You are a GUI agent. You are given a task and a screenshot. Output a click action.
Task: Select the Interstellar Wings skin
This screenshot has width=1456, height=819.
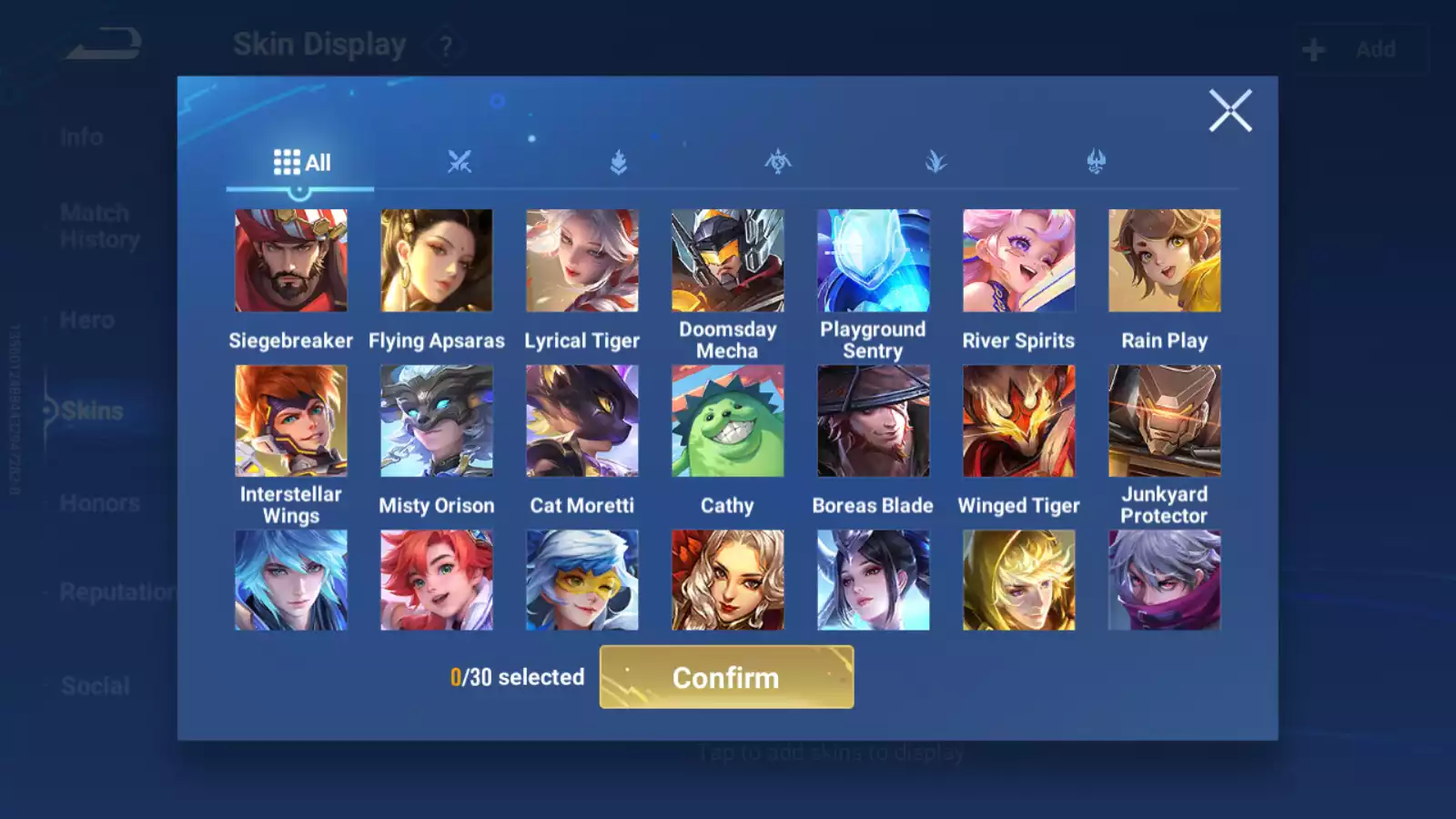click(x=291, y=421)
